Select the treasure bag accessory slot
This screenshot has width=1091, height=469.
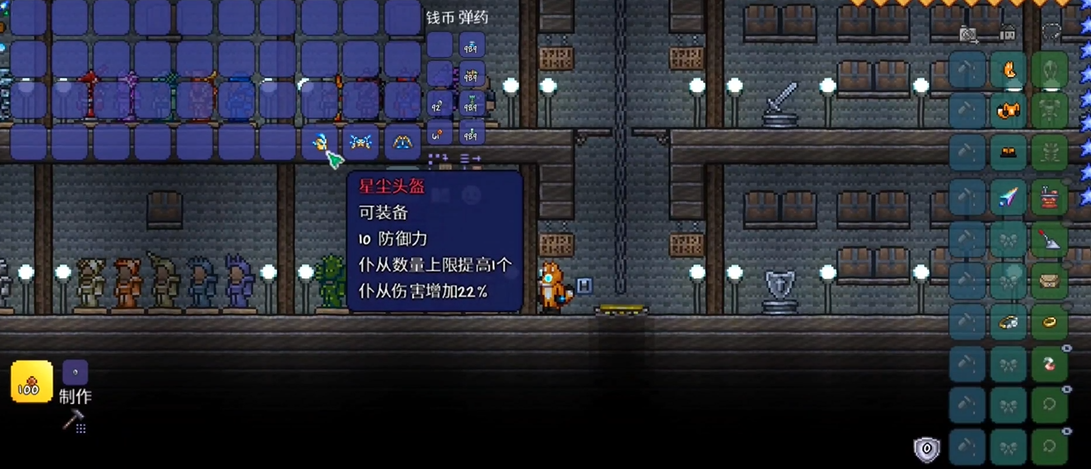[x=1049, y=280]
